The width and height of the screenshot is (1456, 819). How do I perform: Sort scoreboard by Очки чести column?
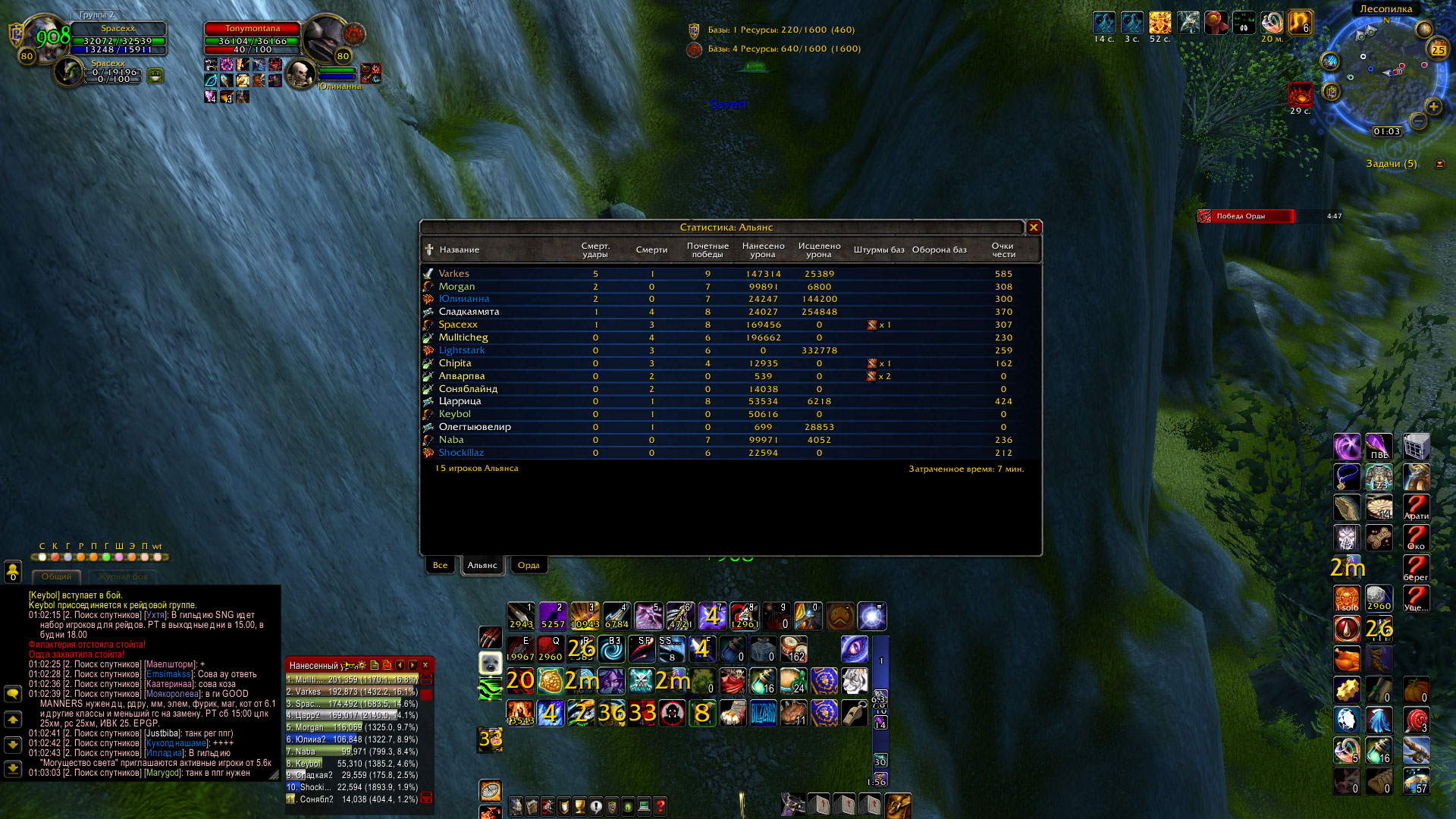1003,250
